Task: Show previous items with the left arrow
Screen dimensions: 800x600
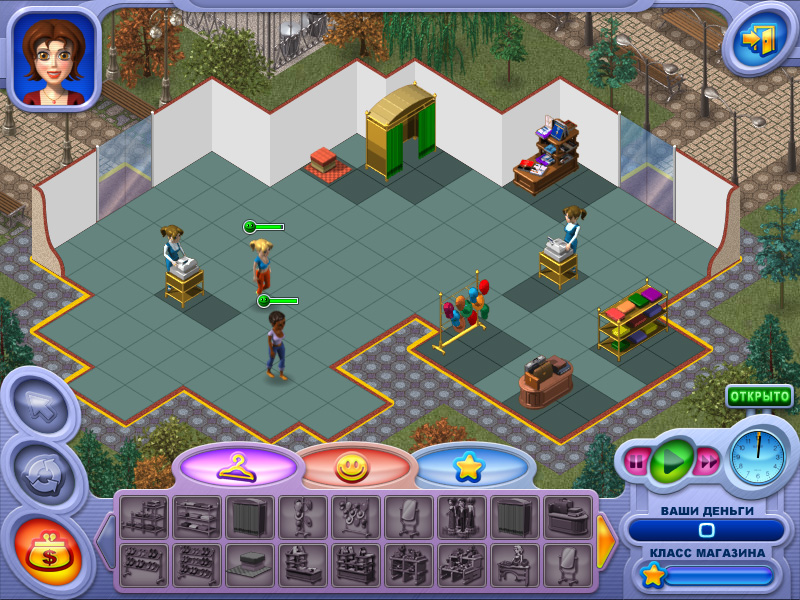Action: 105,541
